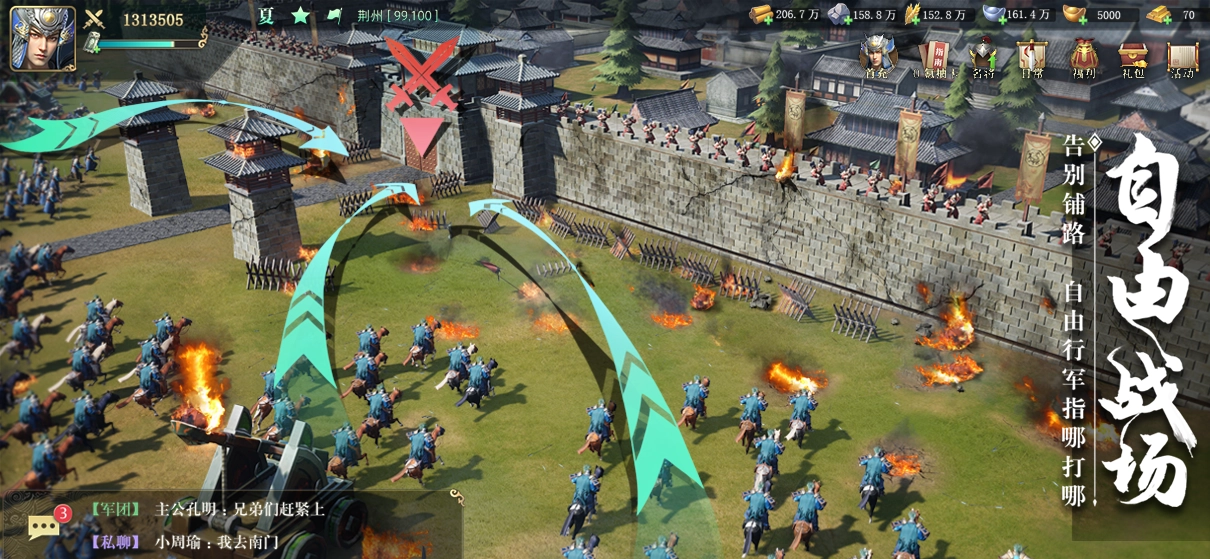This screenshot has width=1210, height=559.
Task: Open the 日常 daily tasks menu
Action: click(x=1031, y=57)
